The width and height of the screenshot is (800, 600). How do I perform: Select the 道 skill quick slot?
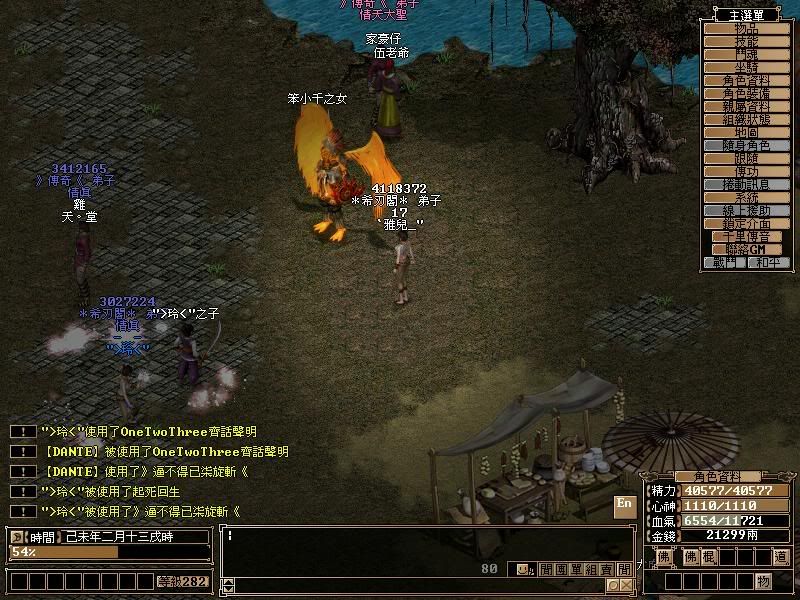(781, 556)
